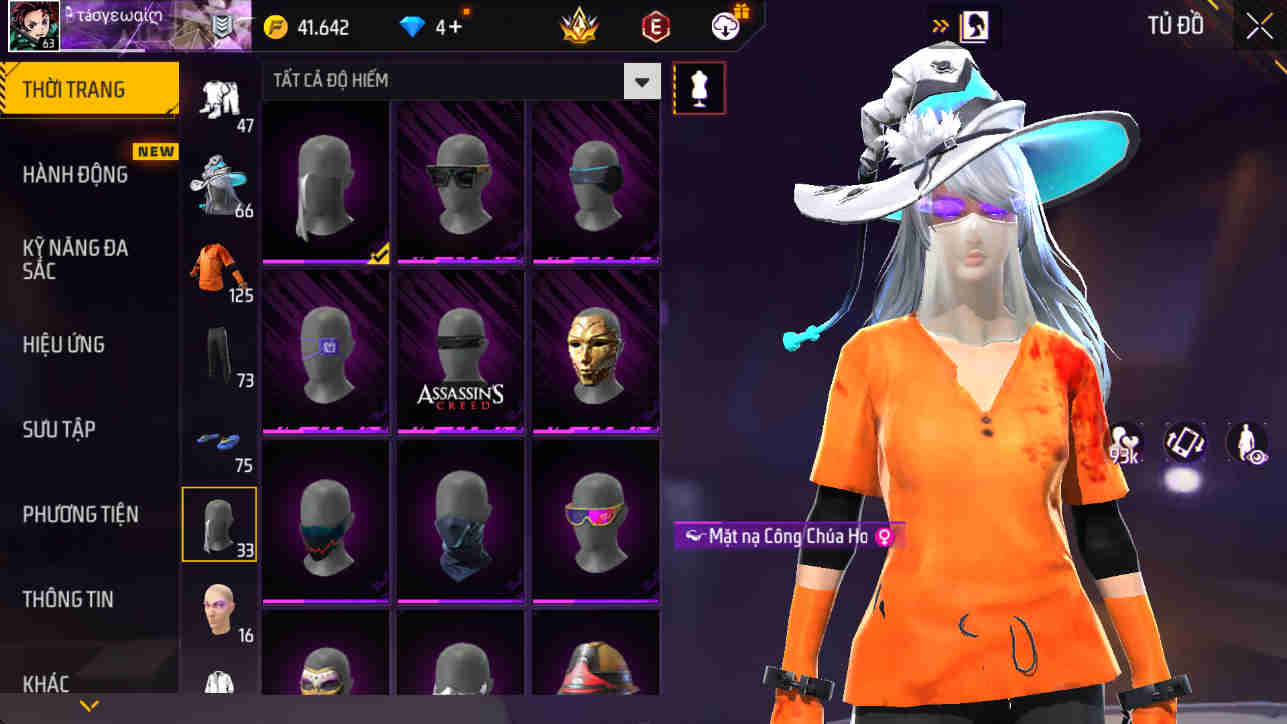This screenshot has width=1287, height=724.
Task: Click the 93k likes heart icon
Action: (1122, 443)
